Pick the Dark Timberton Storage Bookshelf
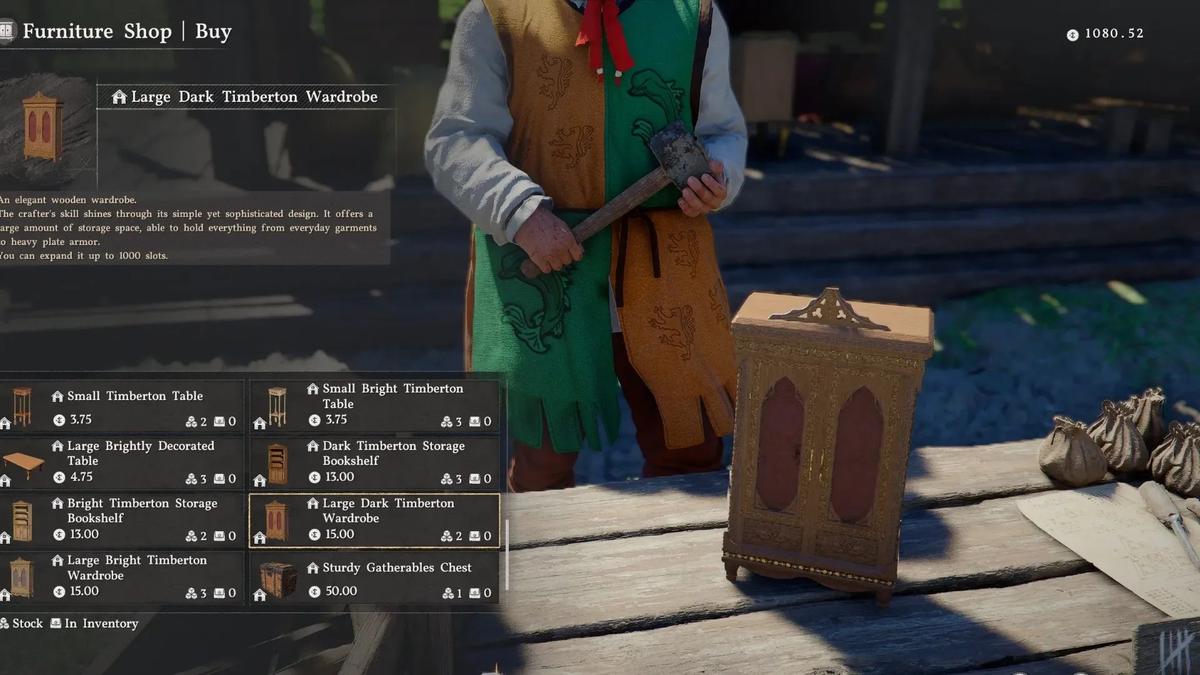The height and width of the screenshot is (675, 1200). (x=374, y=463)
